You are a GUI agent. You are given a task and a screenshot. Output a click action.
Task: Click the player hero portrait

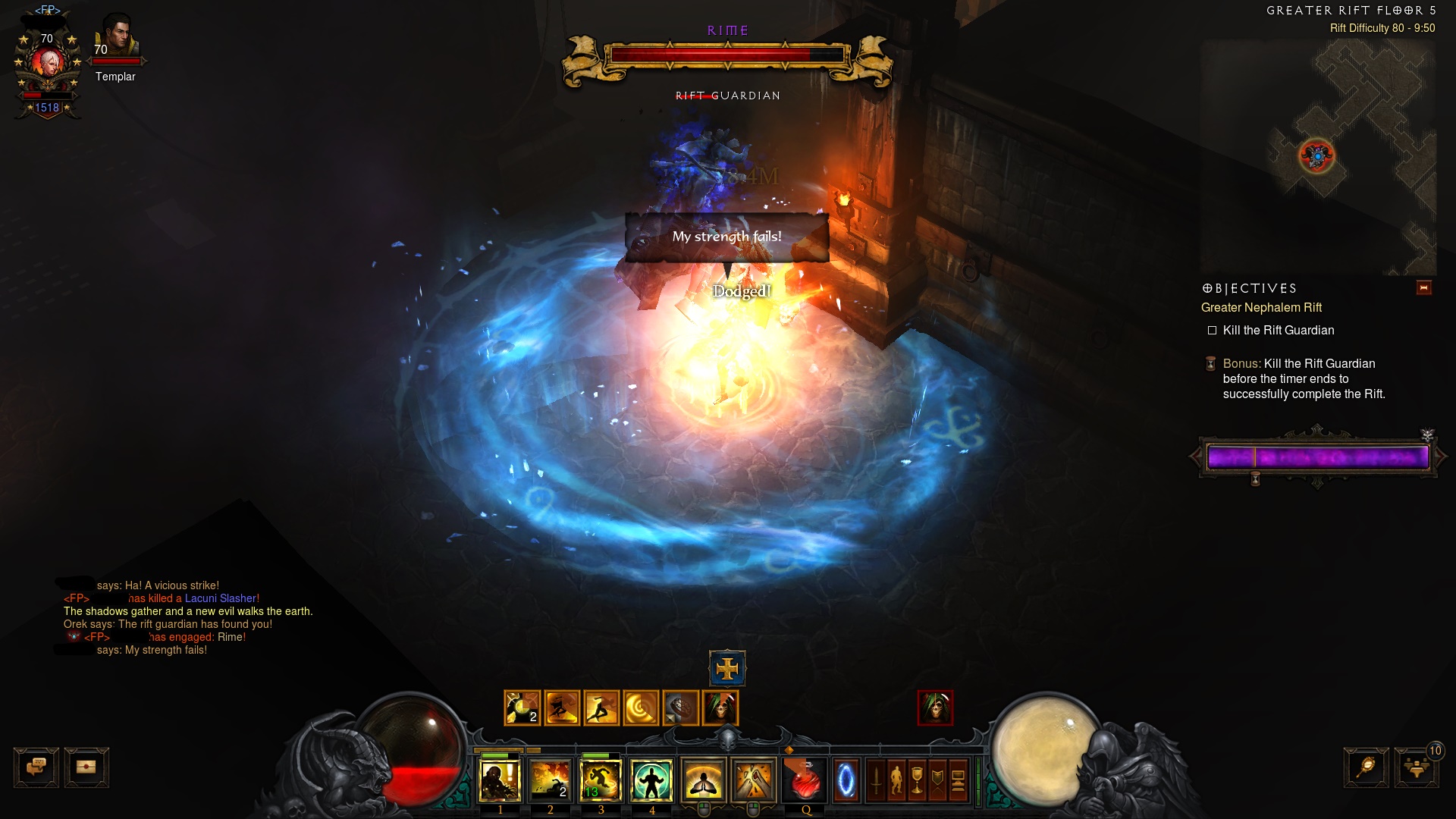click(48, 65)
